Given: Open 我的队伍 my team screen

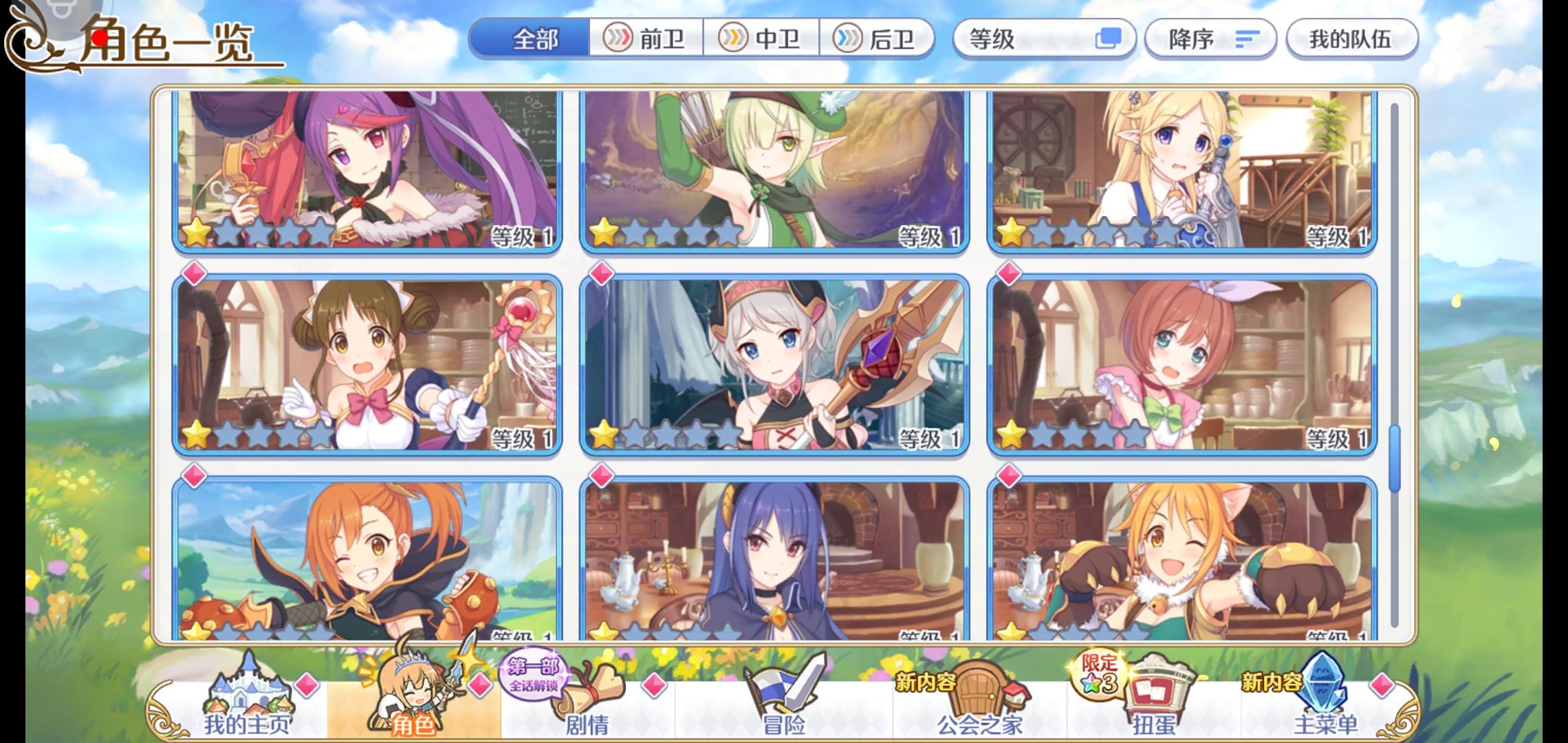Looking at the screenshot, I should tap(1351, 39).
